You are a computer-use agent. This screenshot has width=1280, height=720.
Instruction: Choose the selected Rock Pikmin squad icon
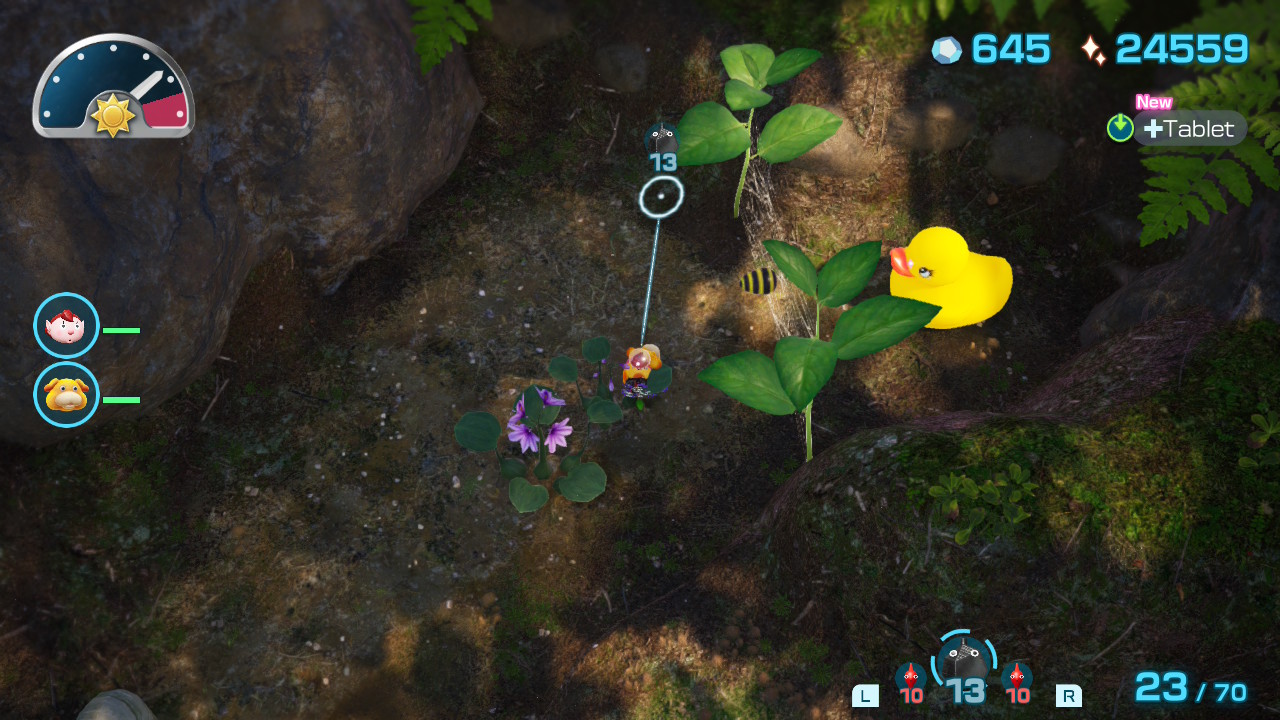pos(965,661)
